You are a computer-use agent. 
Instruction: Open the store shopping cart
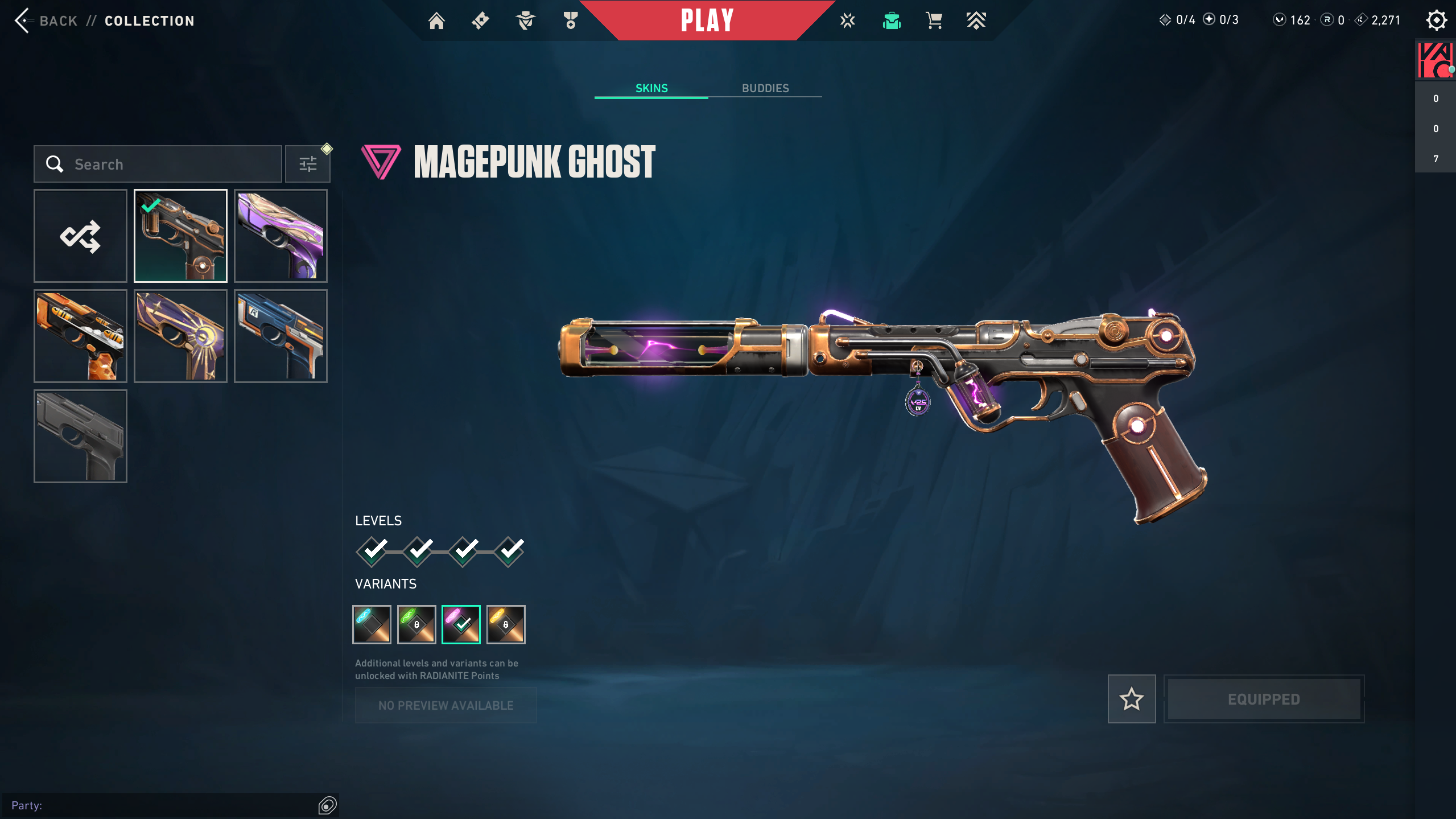tap(934, 21)
